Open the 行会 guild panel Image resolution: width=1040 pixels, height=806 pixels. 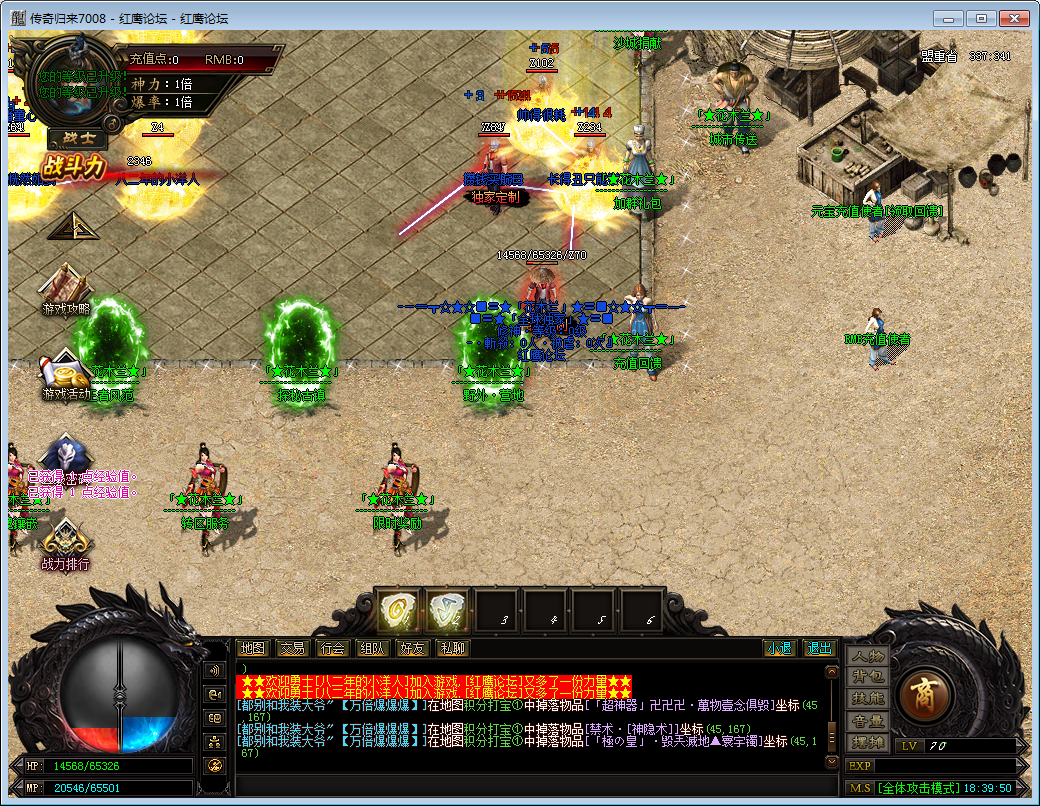[332, 648]
